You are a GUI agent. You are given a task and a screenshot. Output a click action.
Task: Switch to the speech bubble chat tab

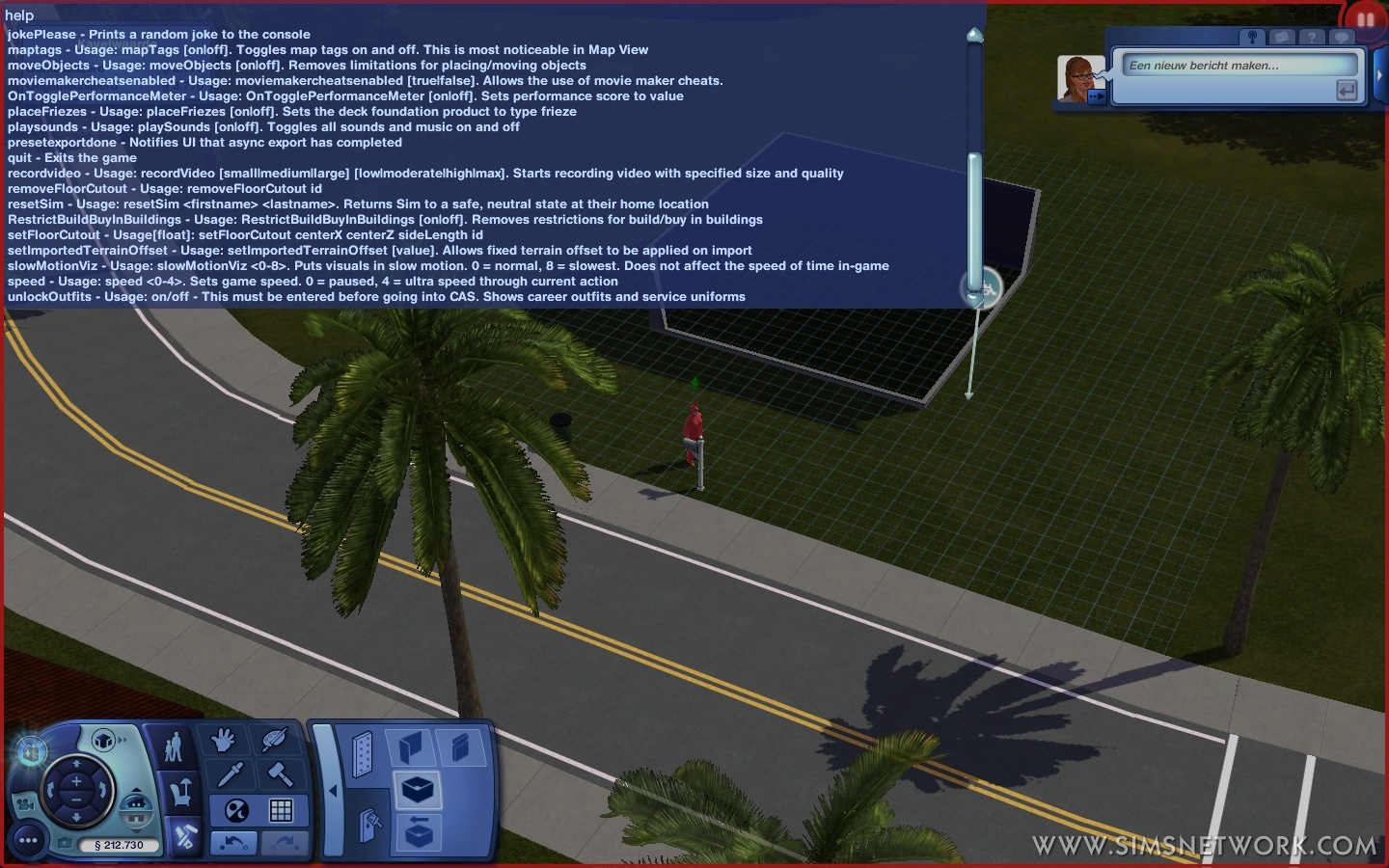click(1342, 38)
